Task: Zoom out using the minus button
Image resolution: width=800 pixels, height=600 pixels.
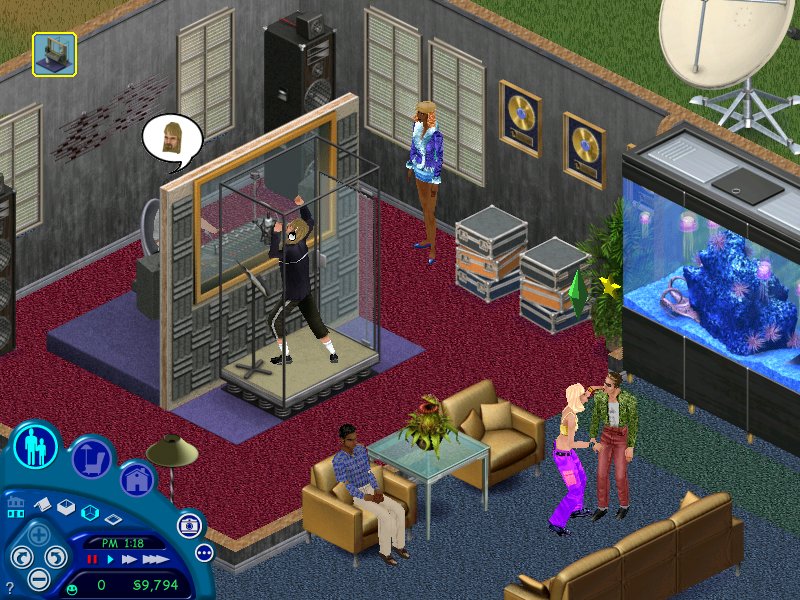Action: [x=39, y=578]
